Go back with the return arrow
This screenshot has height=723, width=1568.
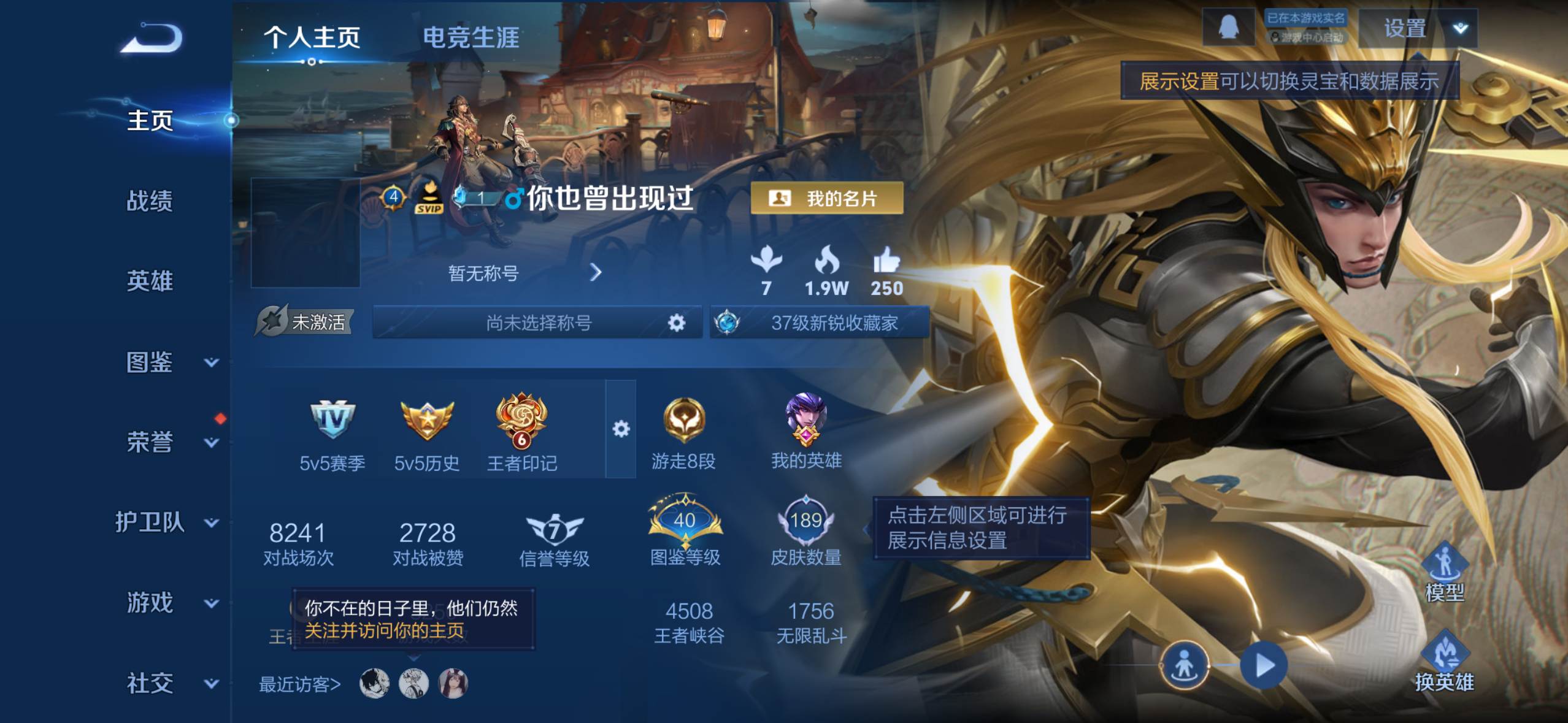[x=152, y=38]
